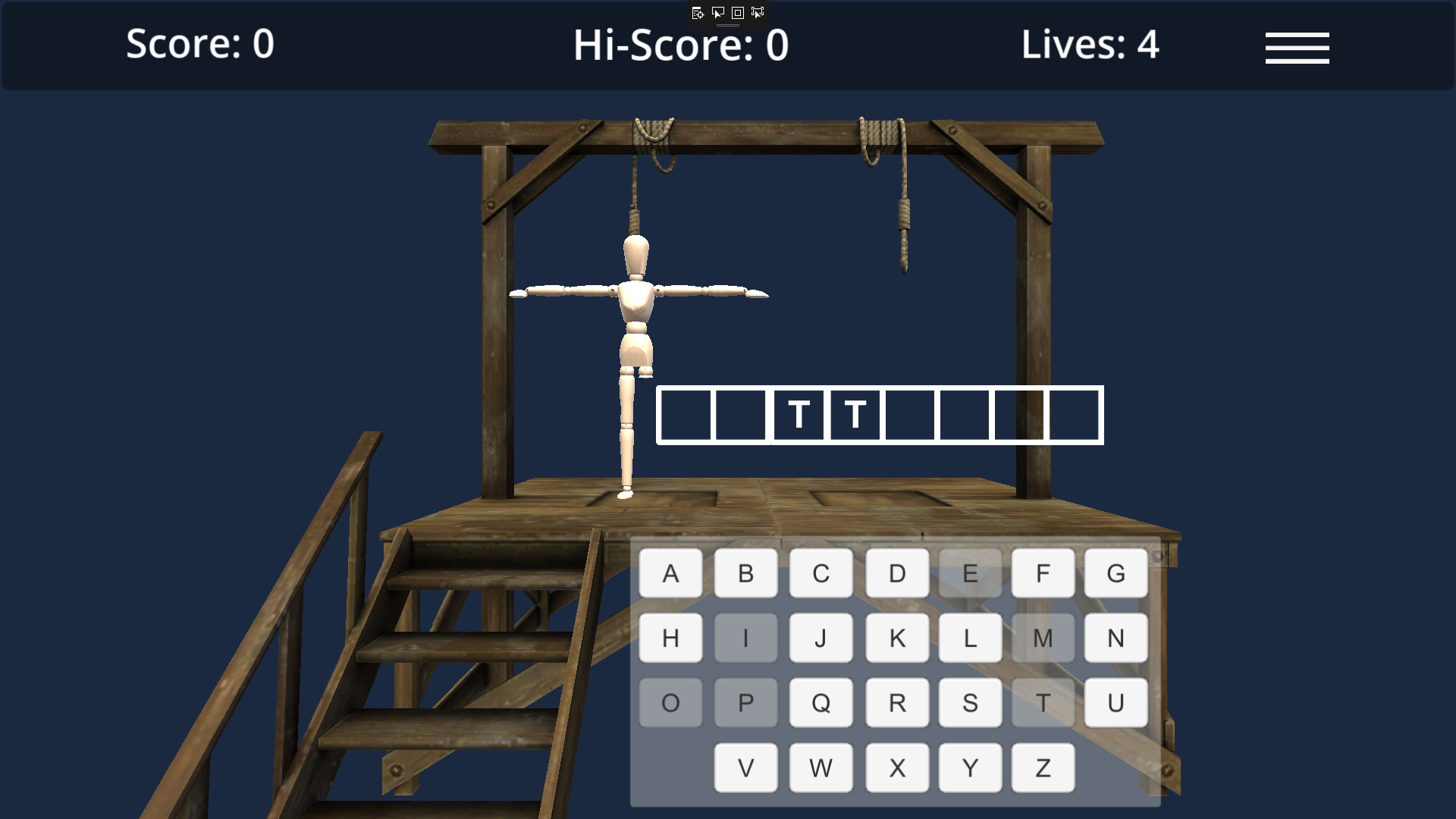1456x819 pixels.
Task: Select the window-capture icon in the overlay toolbar
Action: (718, 13)
